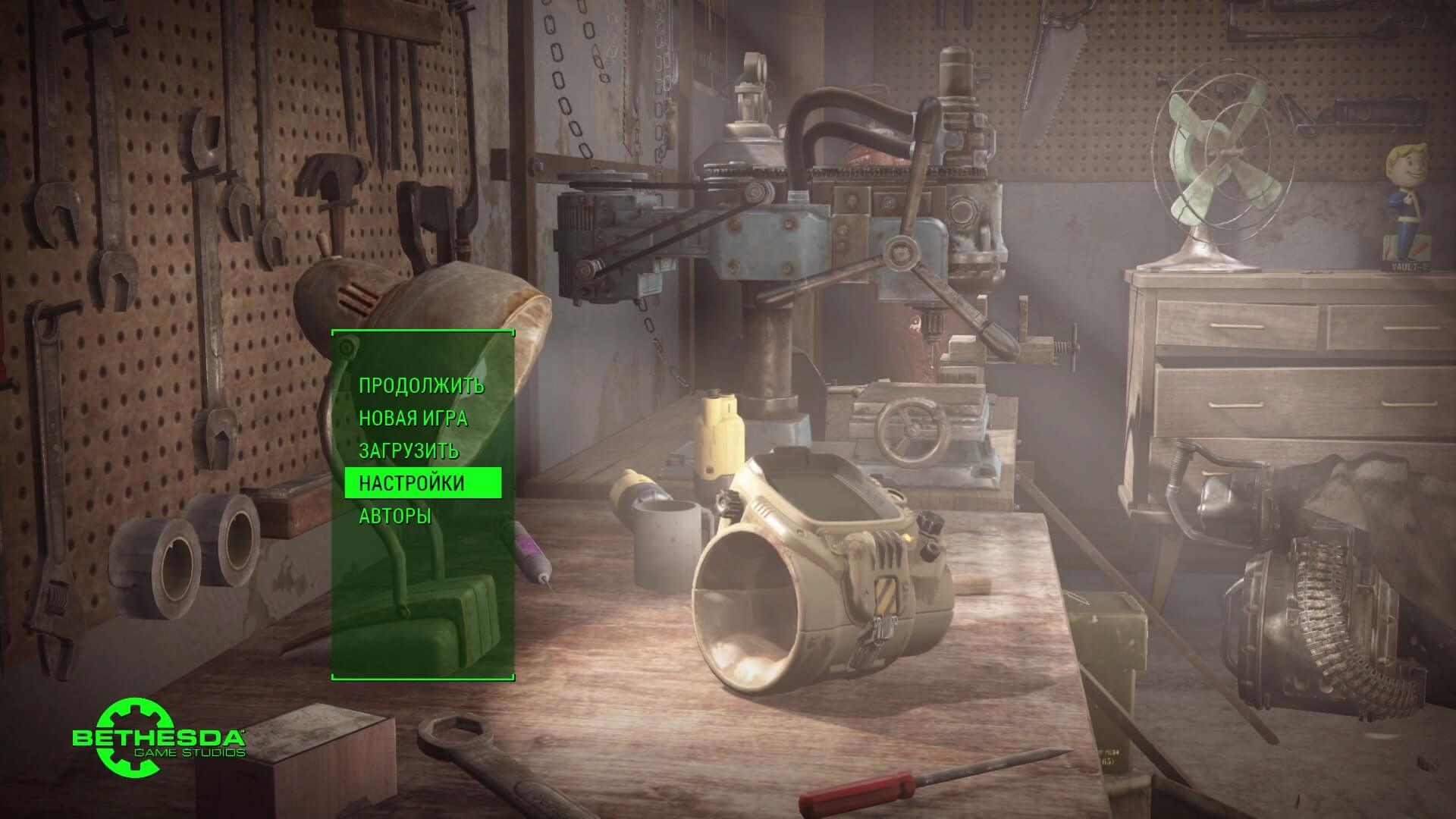Screen dimensions: 1456x819
Task: Select the ПРОДОЛЖИТЬ menu entry
Action: pos(421,385)
